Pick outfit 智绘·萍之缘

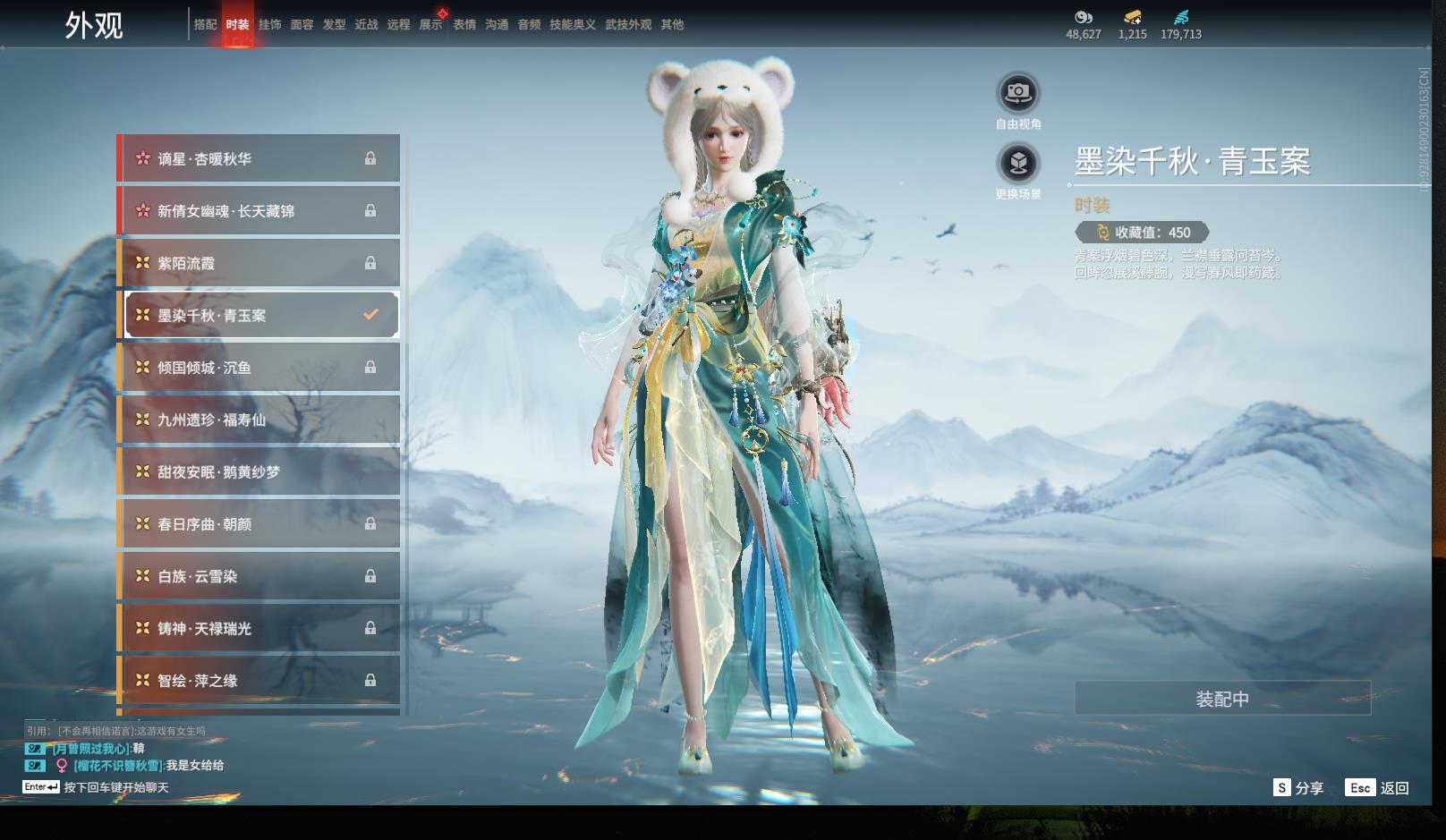pos(259,681)
